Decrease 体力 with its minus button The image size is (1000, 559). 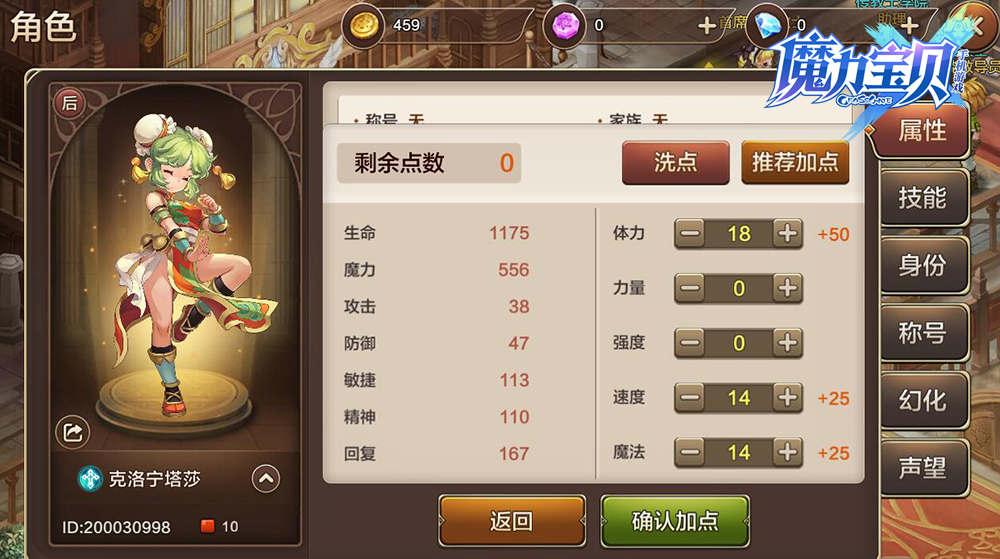click(x=690, y=234)
